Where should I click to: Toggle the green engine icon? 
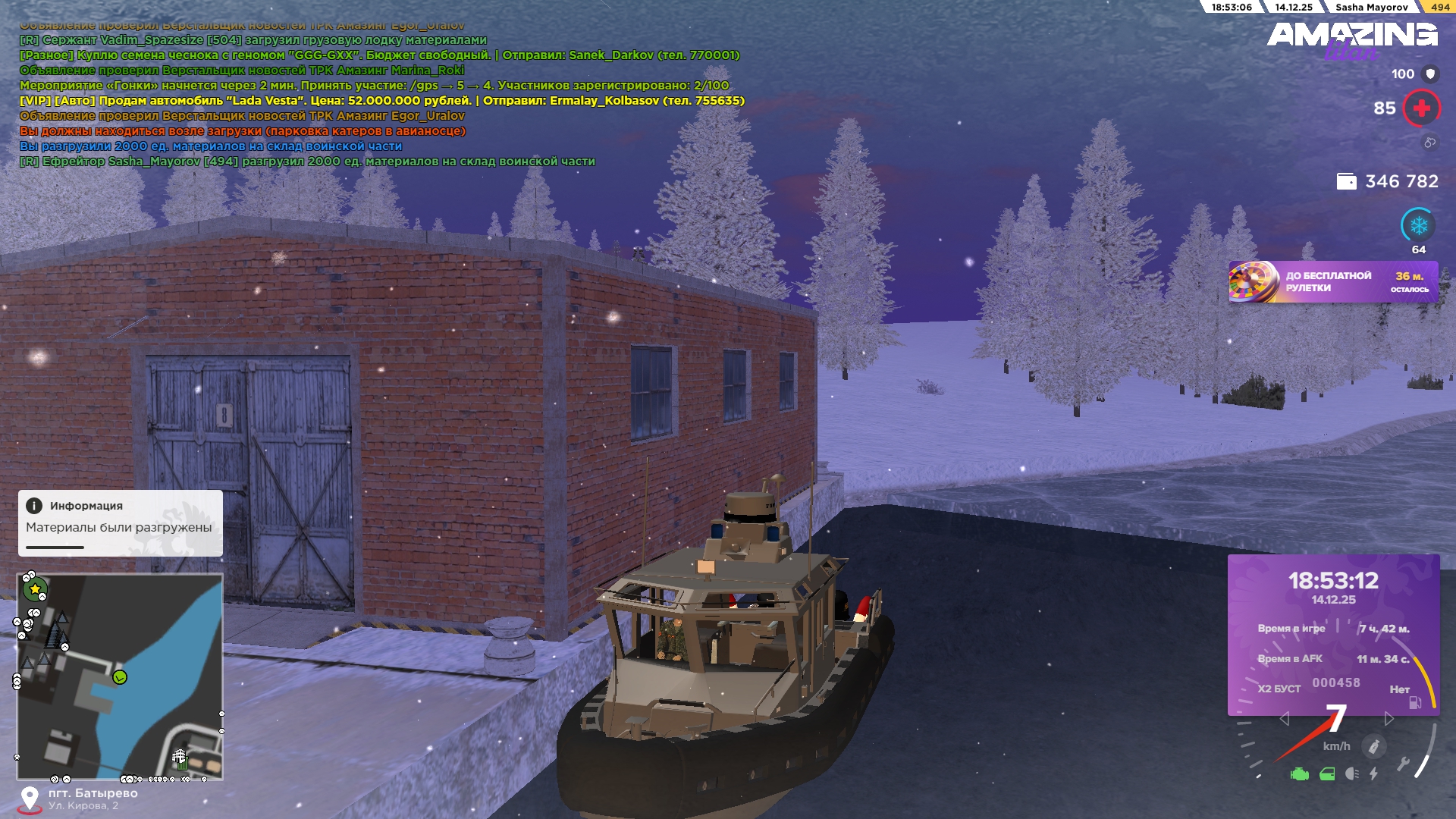point(1299,774)
